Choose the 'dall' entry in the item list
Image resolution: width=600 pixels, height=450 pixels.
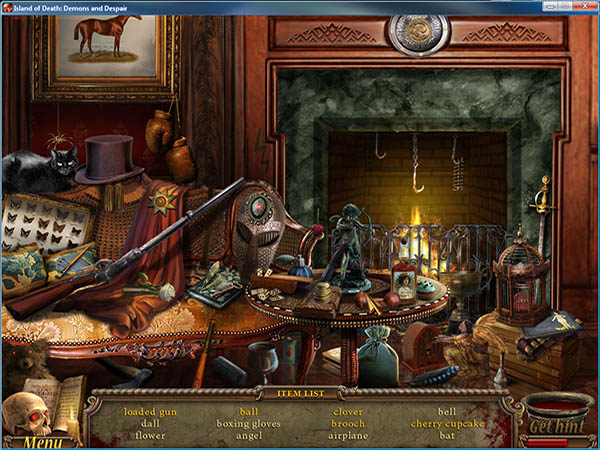coord(150,424)
